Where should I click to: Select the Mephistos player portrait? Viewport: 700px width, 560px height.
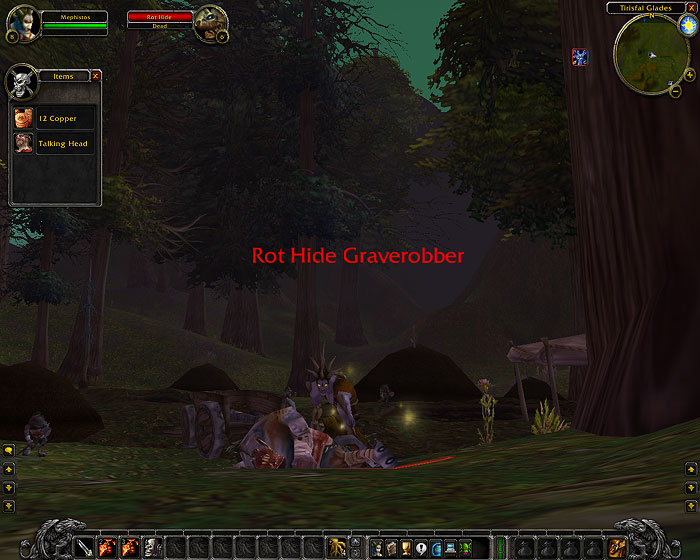tap(22, 24)
